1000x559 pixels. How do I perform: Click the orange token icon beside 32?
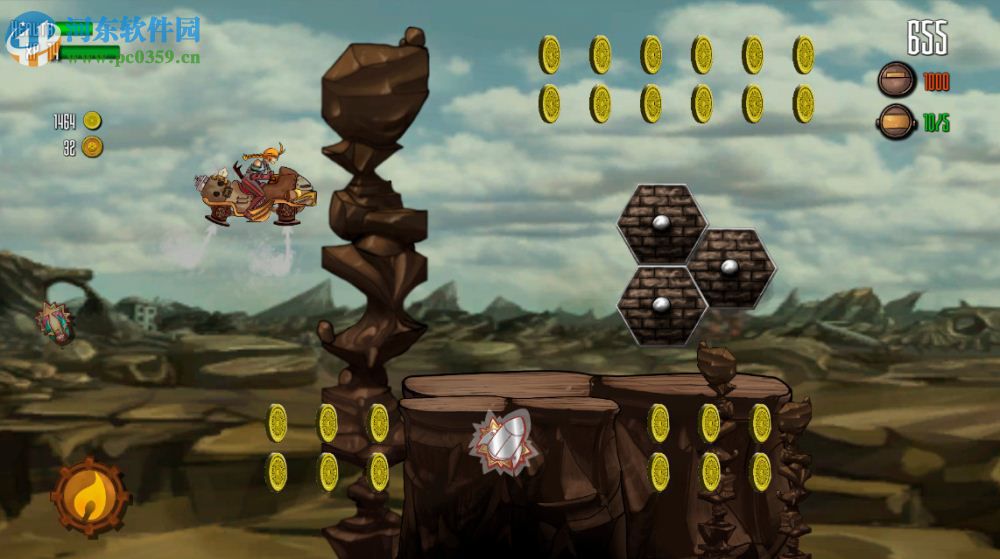point(92,147)
